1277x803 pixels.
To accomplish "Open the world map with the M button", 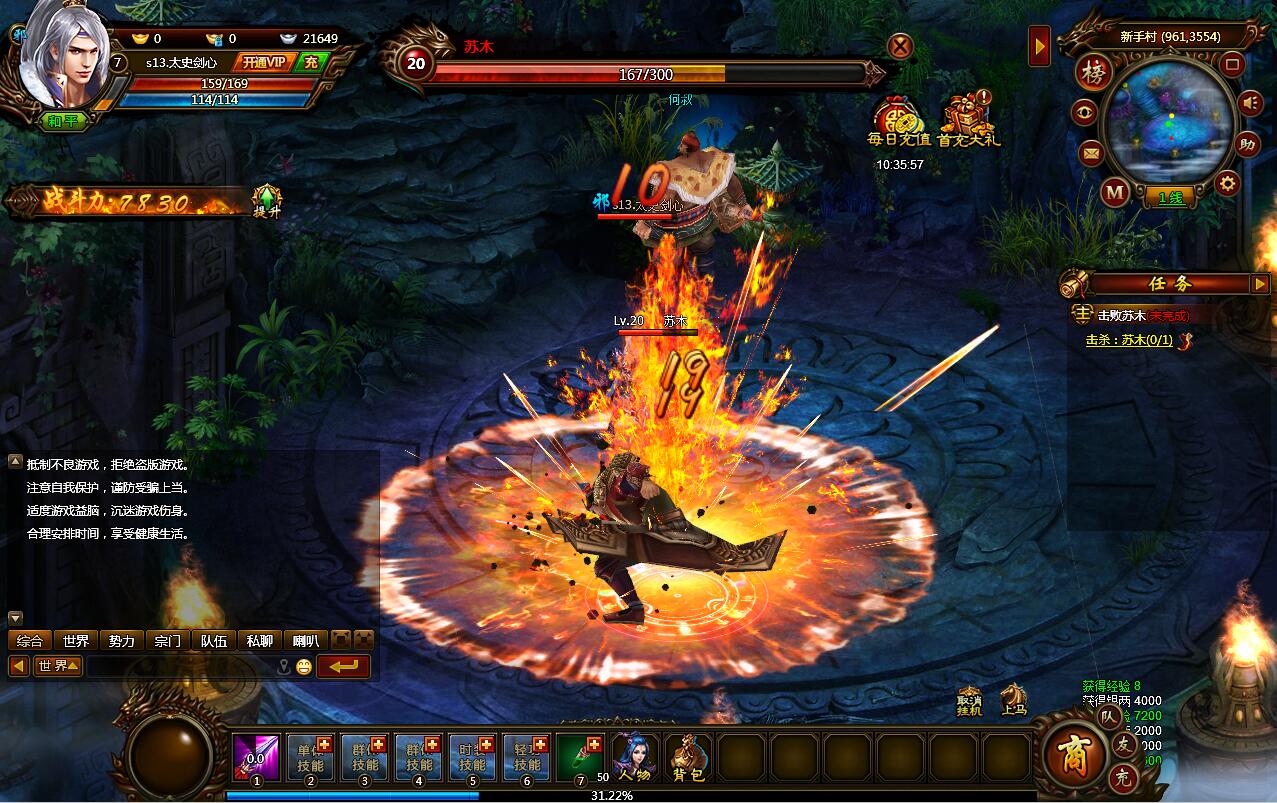I will [x=1115, y=191].
